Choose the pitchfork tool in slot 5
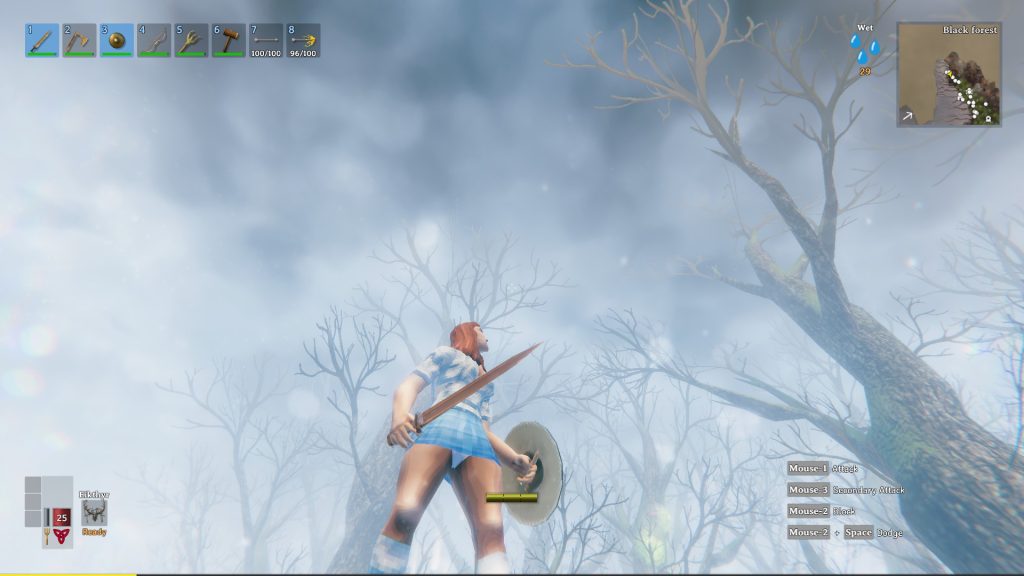Viewport: 1024px width, 576px height. point(192,40)
